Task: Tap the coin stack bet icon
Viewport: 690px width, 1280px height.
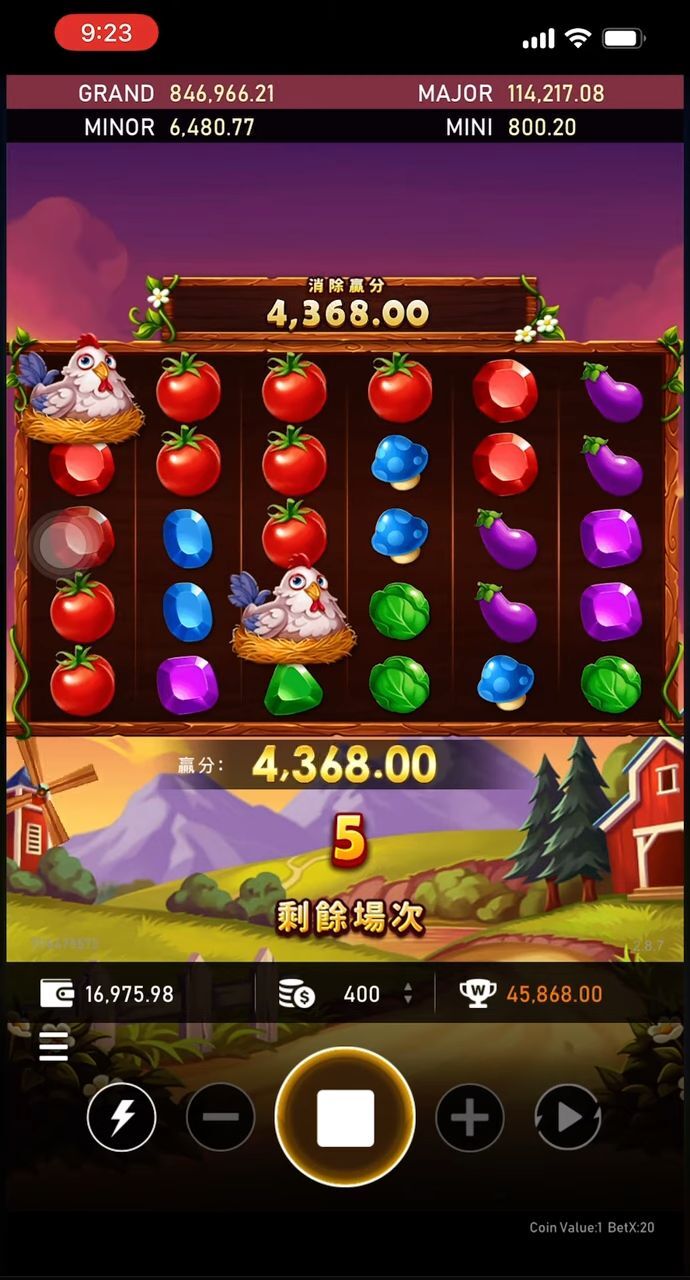Action: [296, 993]
